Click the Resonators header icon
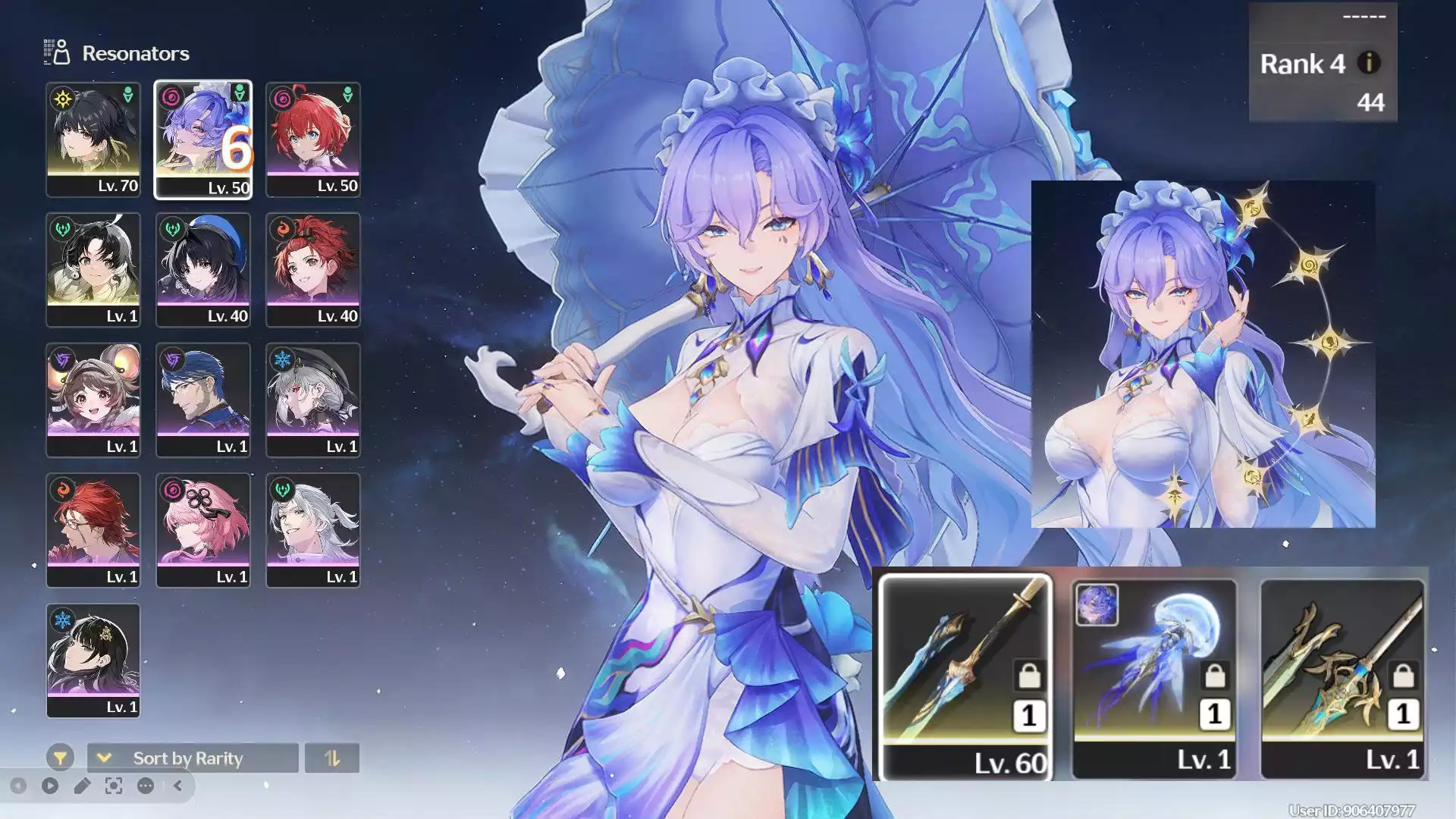 pyautogui.click(x=57, y=53)
